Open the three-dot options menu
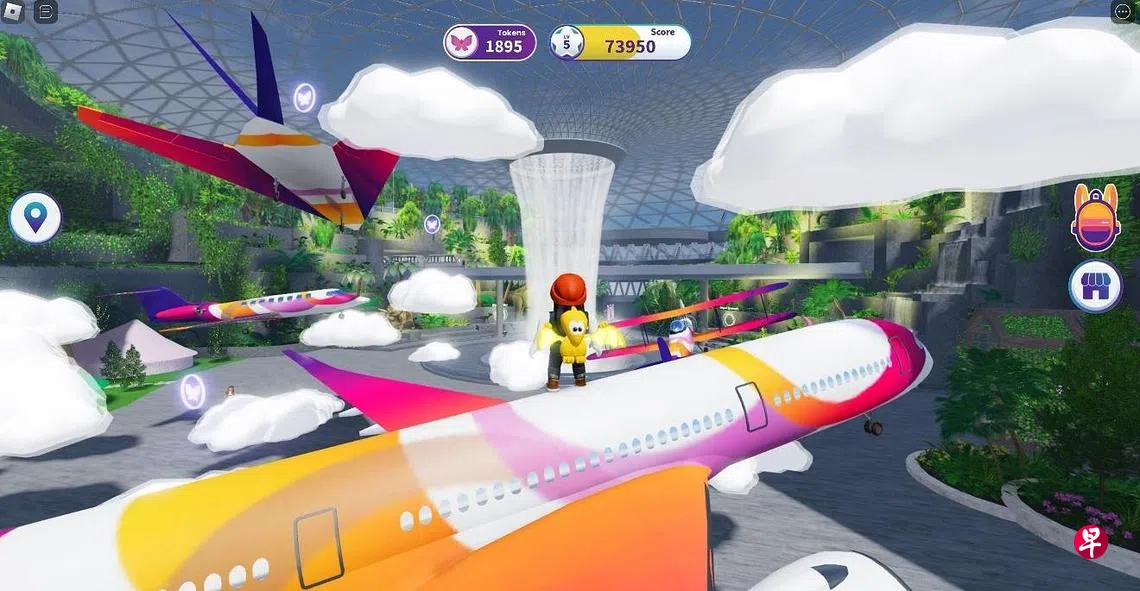Viewport: 1140px width, 591px height. coord(1123,12)
